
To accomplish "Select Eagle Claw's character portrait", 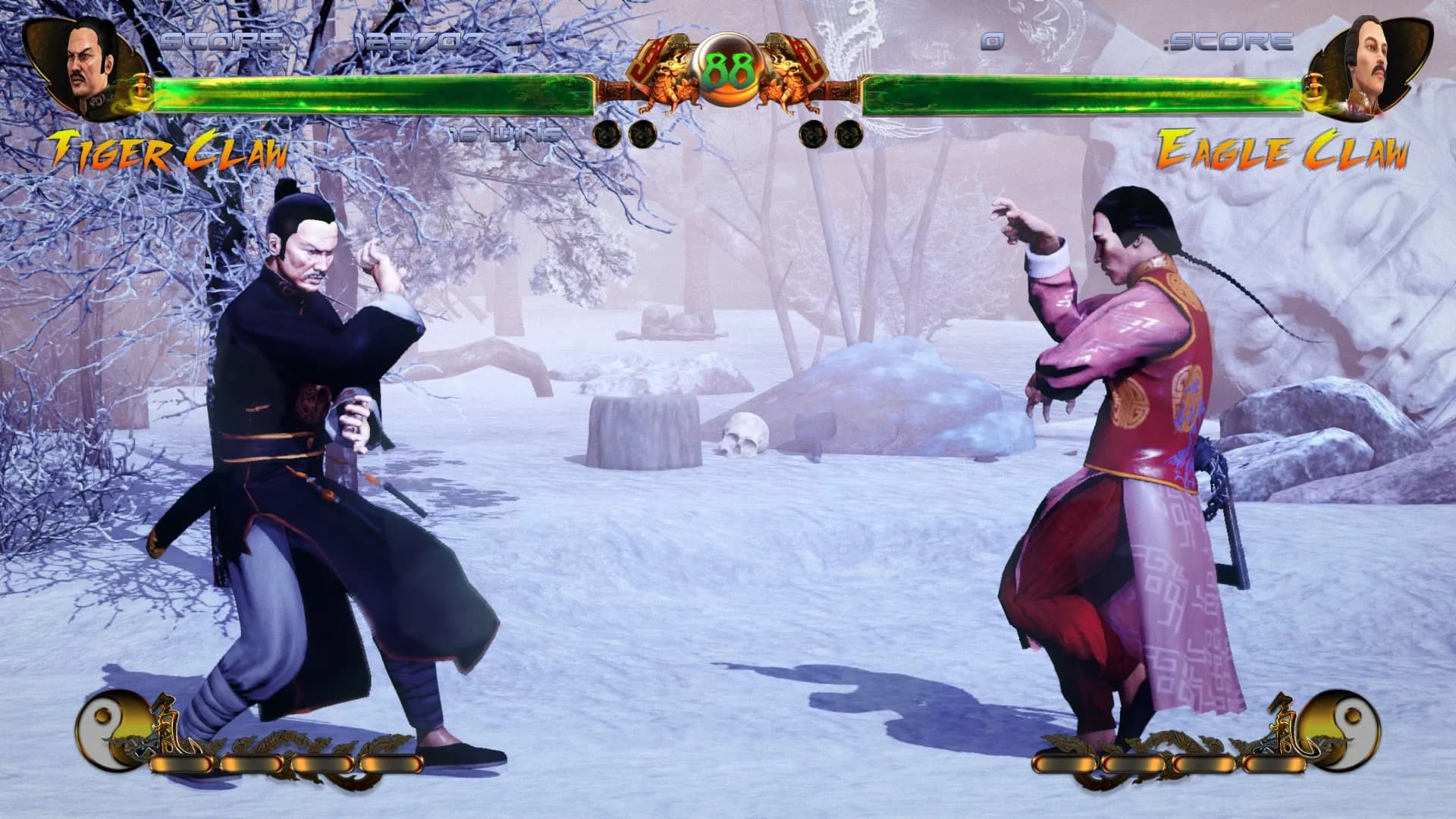I will 1373,64.
